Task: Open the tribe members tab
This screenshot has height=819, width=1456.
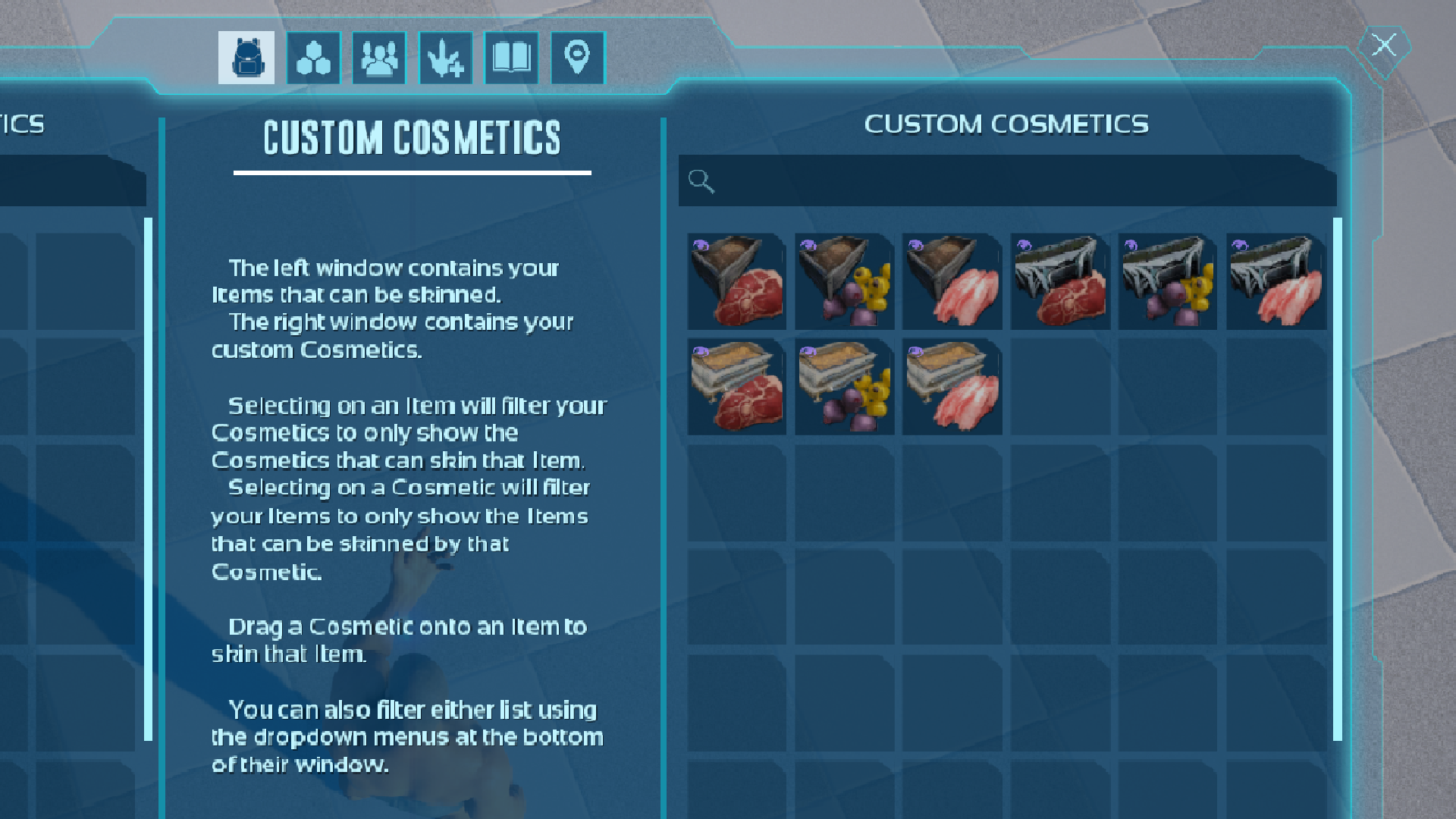Action: click(x=379, y=58)
